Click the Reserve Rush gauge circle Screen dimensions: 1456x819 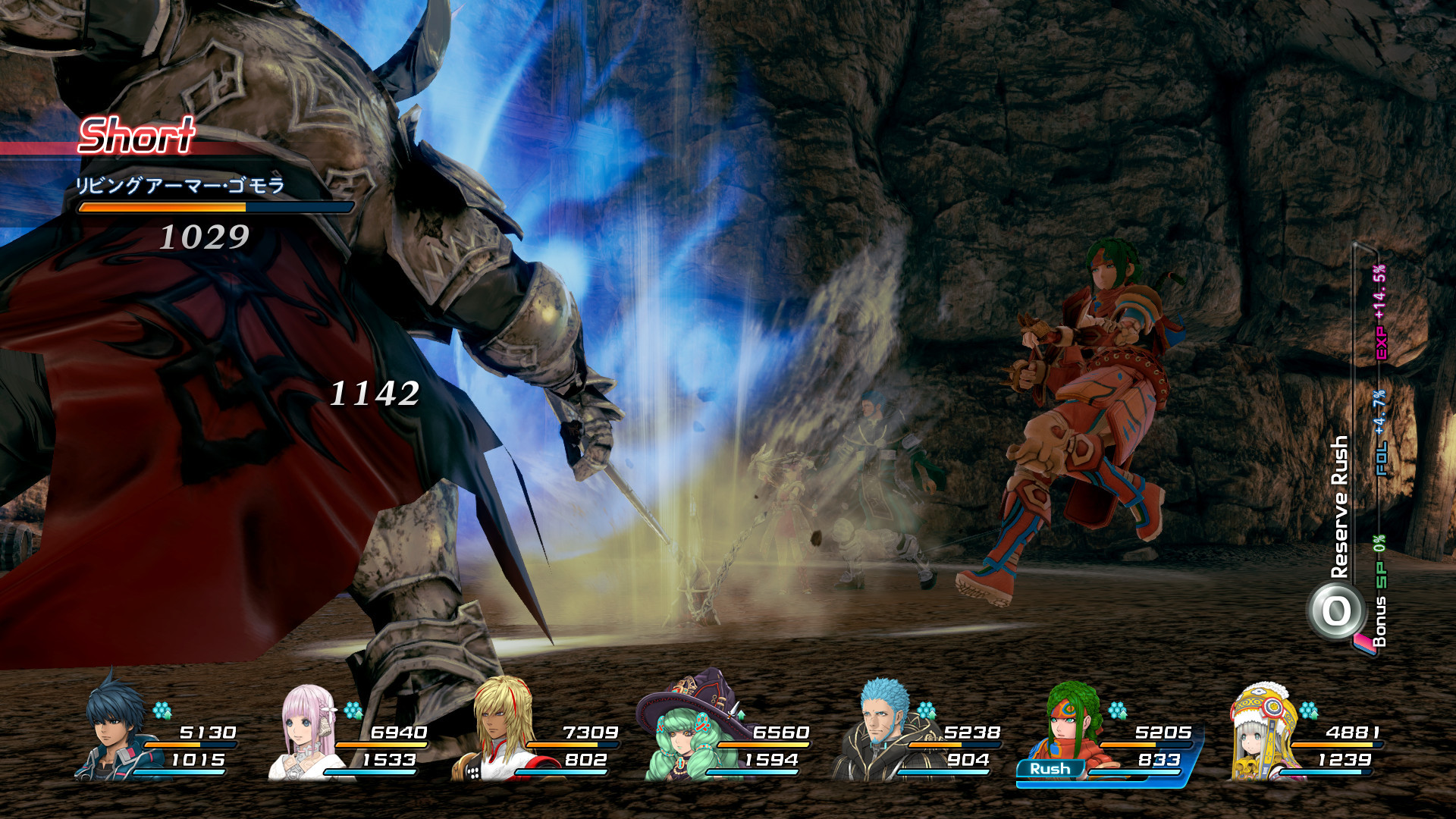coord(1336,611)
